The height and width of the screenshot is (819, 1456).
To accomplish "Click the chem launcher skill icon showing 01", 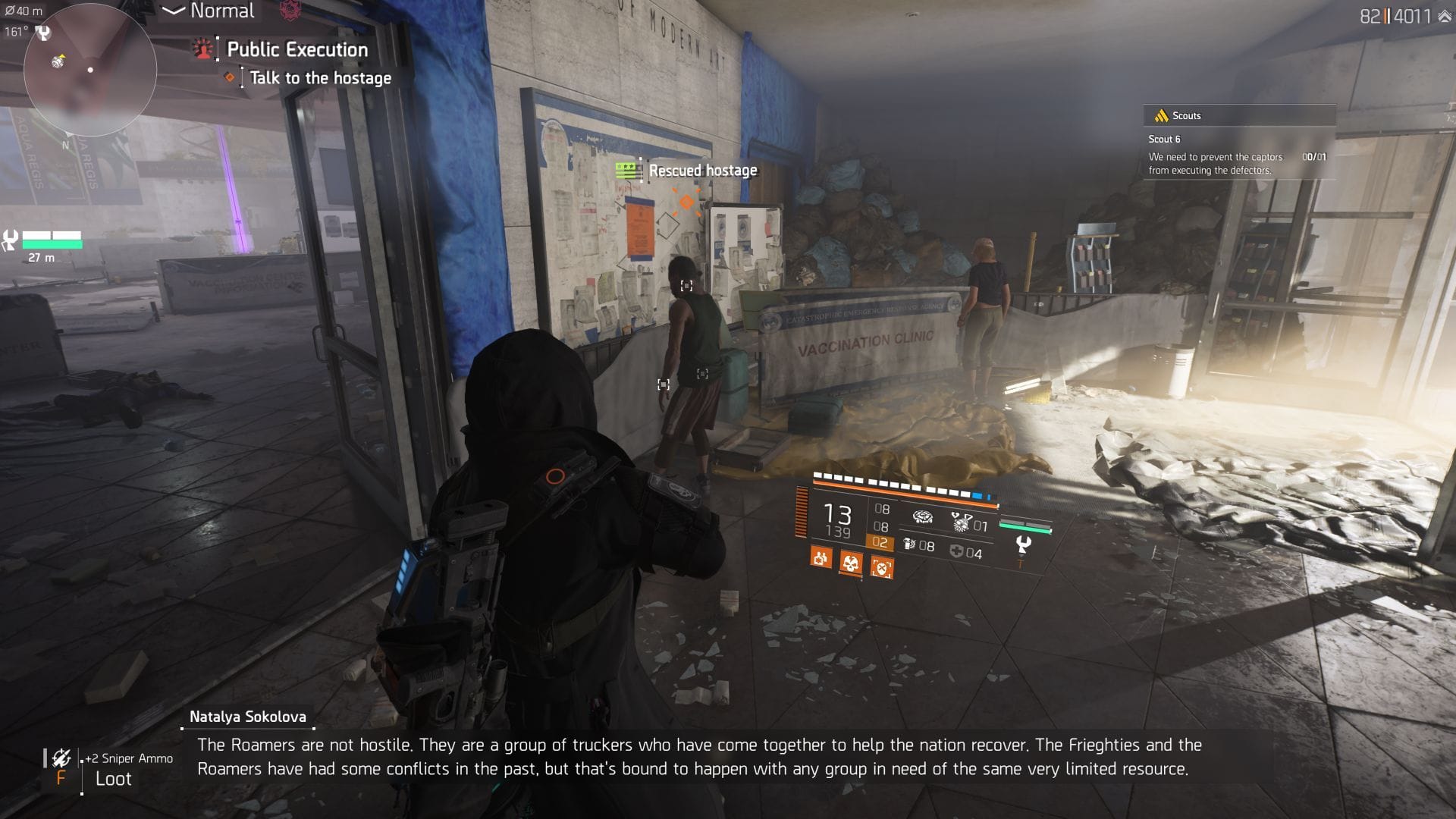I will pyautogui.click(x=962, y=522).
